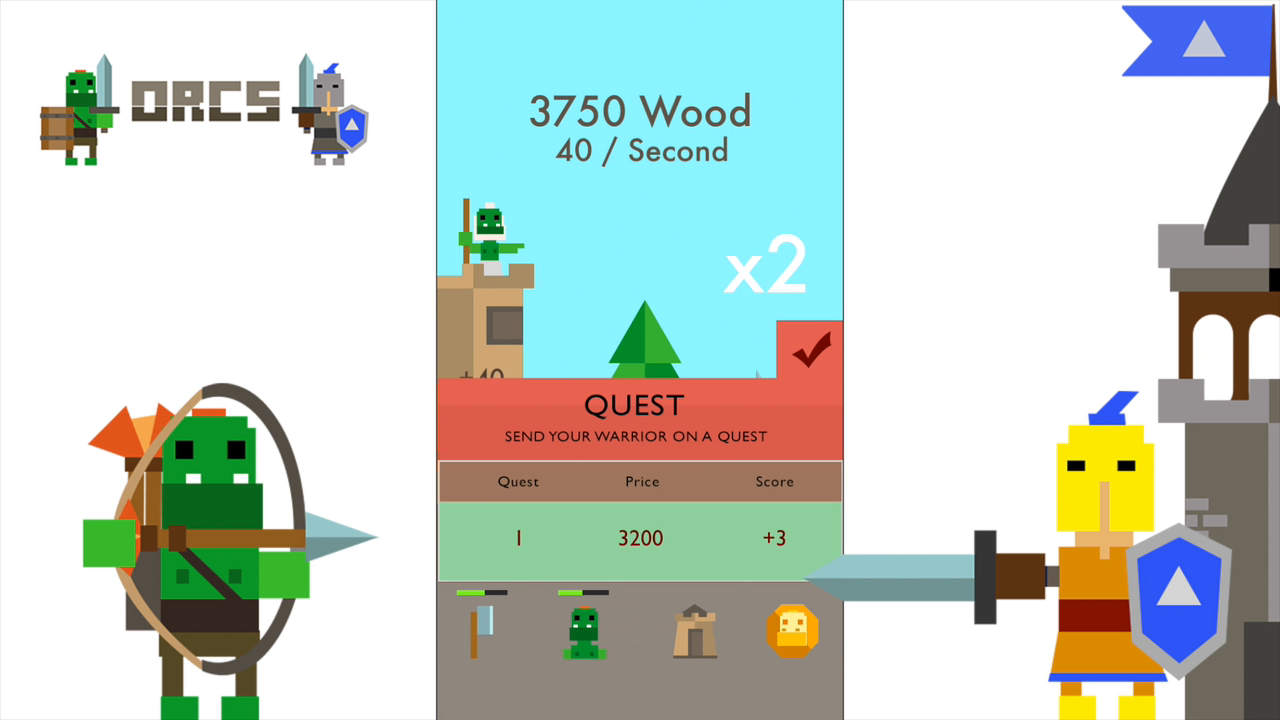Click the pine tree in the scene

click(645, 340)
